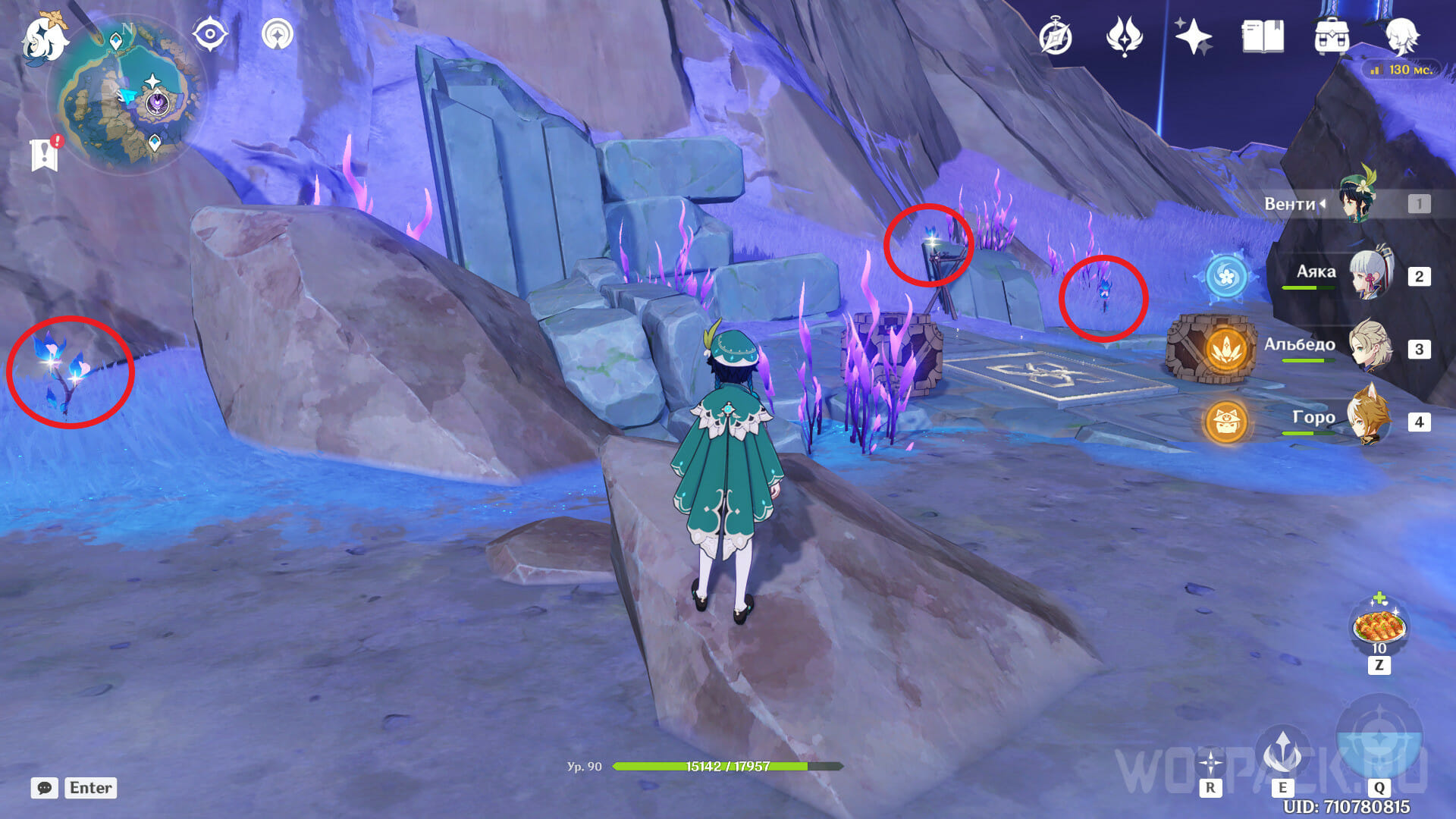Open the quest log exclamation bookmark
This screenshot has height=819, width=1456.
[x=45, y=154]
